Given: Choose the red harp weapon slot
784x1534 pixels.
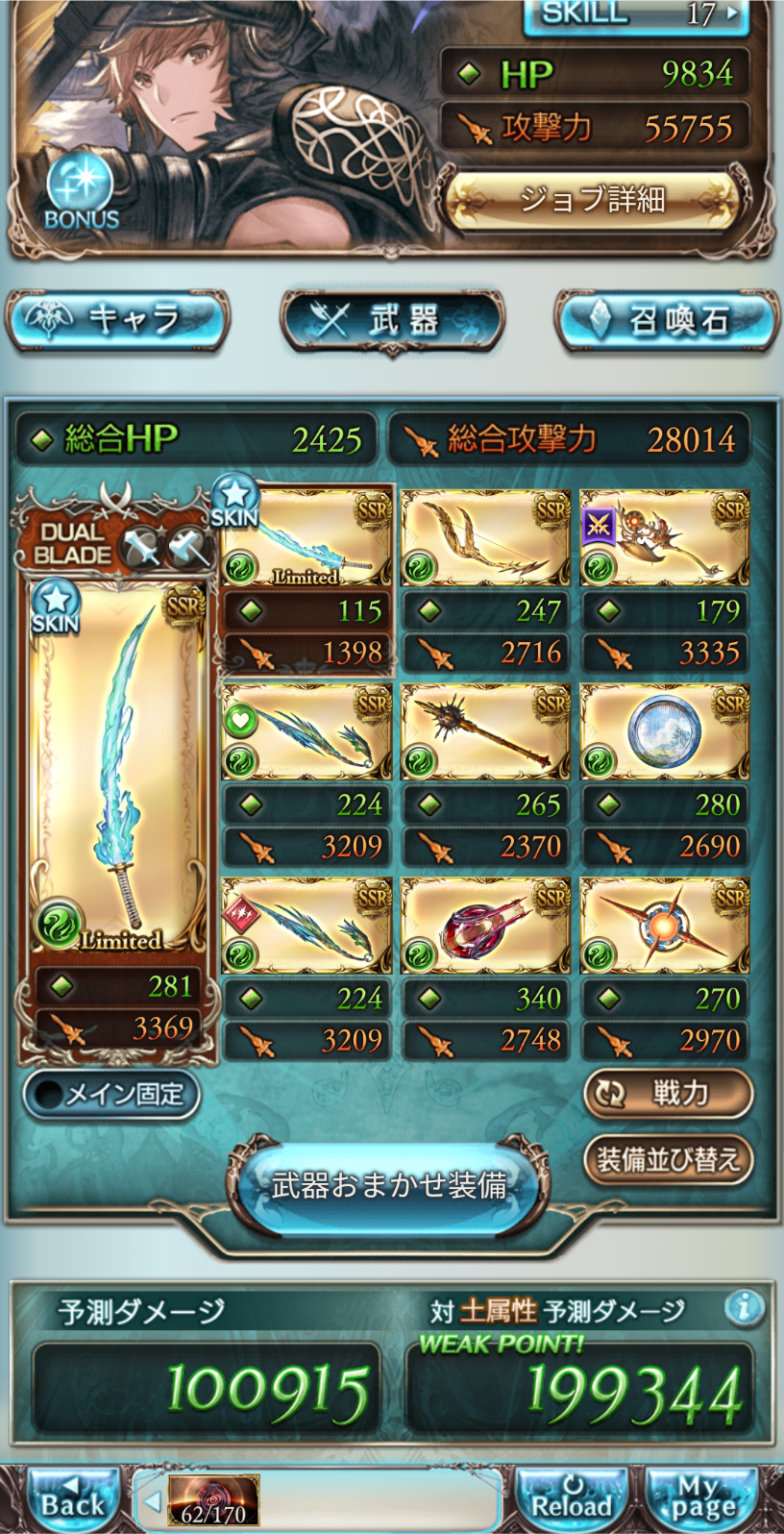Looking at the screenshot, I should click(x=485, y=926).
